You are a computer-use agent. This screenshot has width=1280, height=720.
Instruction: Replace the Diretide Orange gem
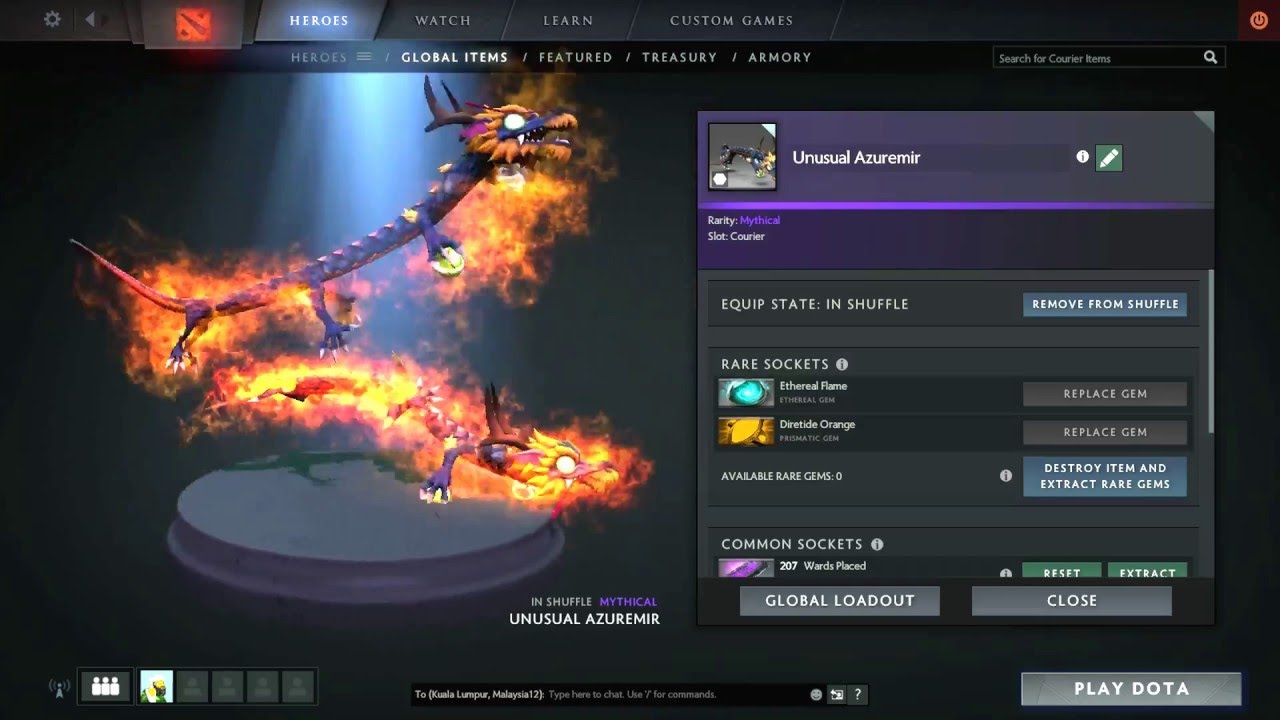coord(1104,432)
